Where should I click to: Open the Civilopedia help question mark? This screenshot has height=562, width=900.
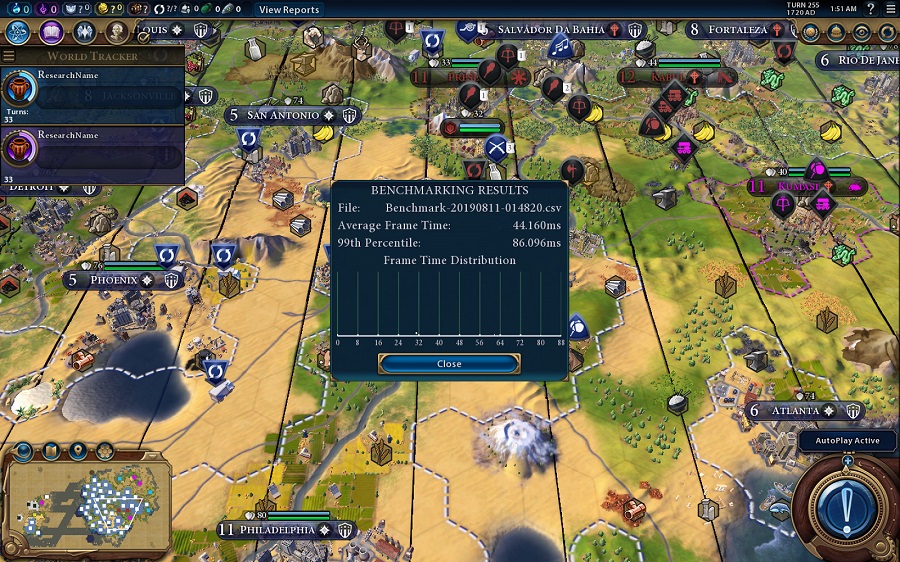click(x=869, y=10)
